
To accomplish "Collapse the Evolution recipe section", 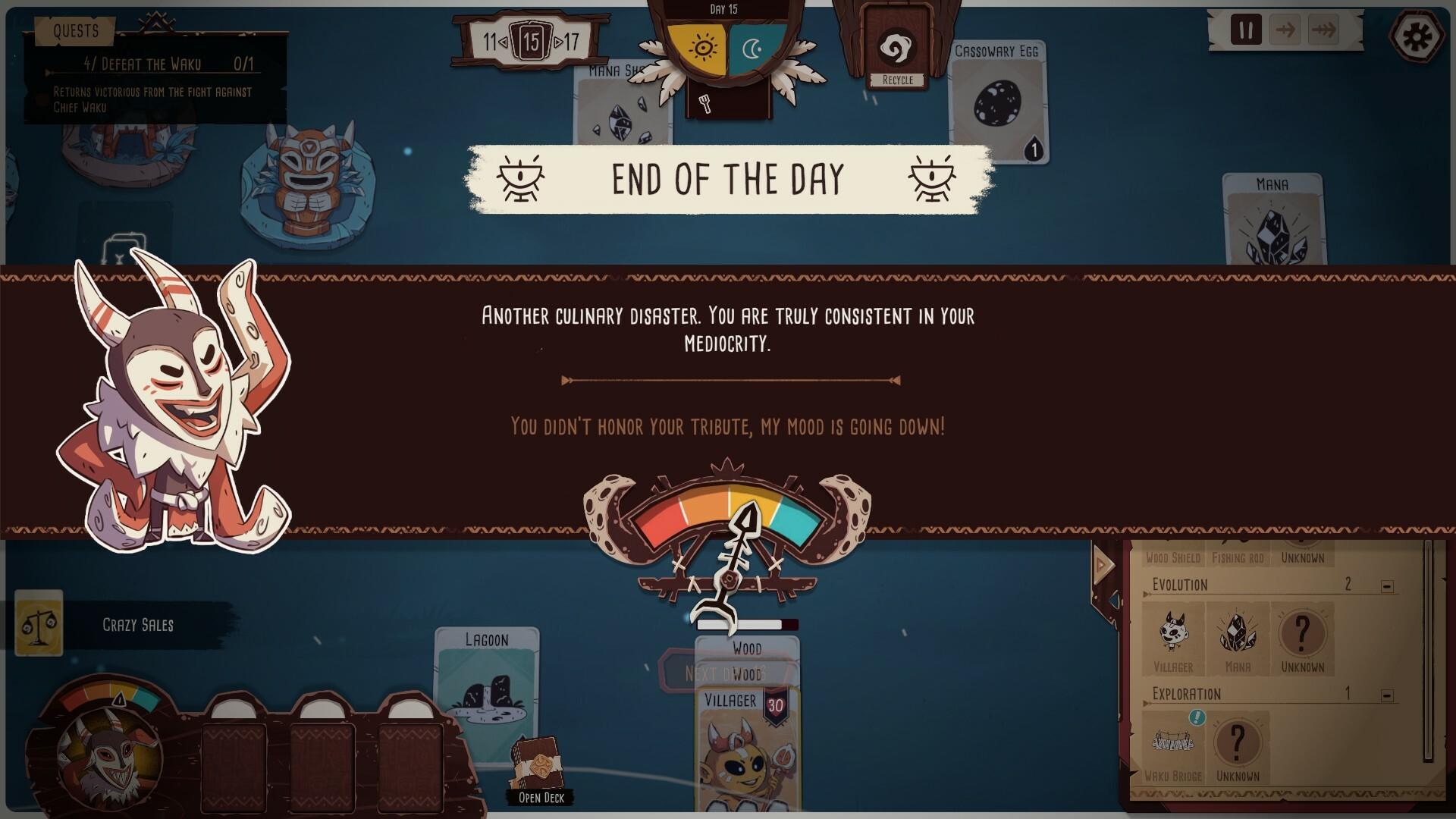I will pyautogui.click(x=1387, y=586).
